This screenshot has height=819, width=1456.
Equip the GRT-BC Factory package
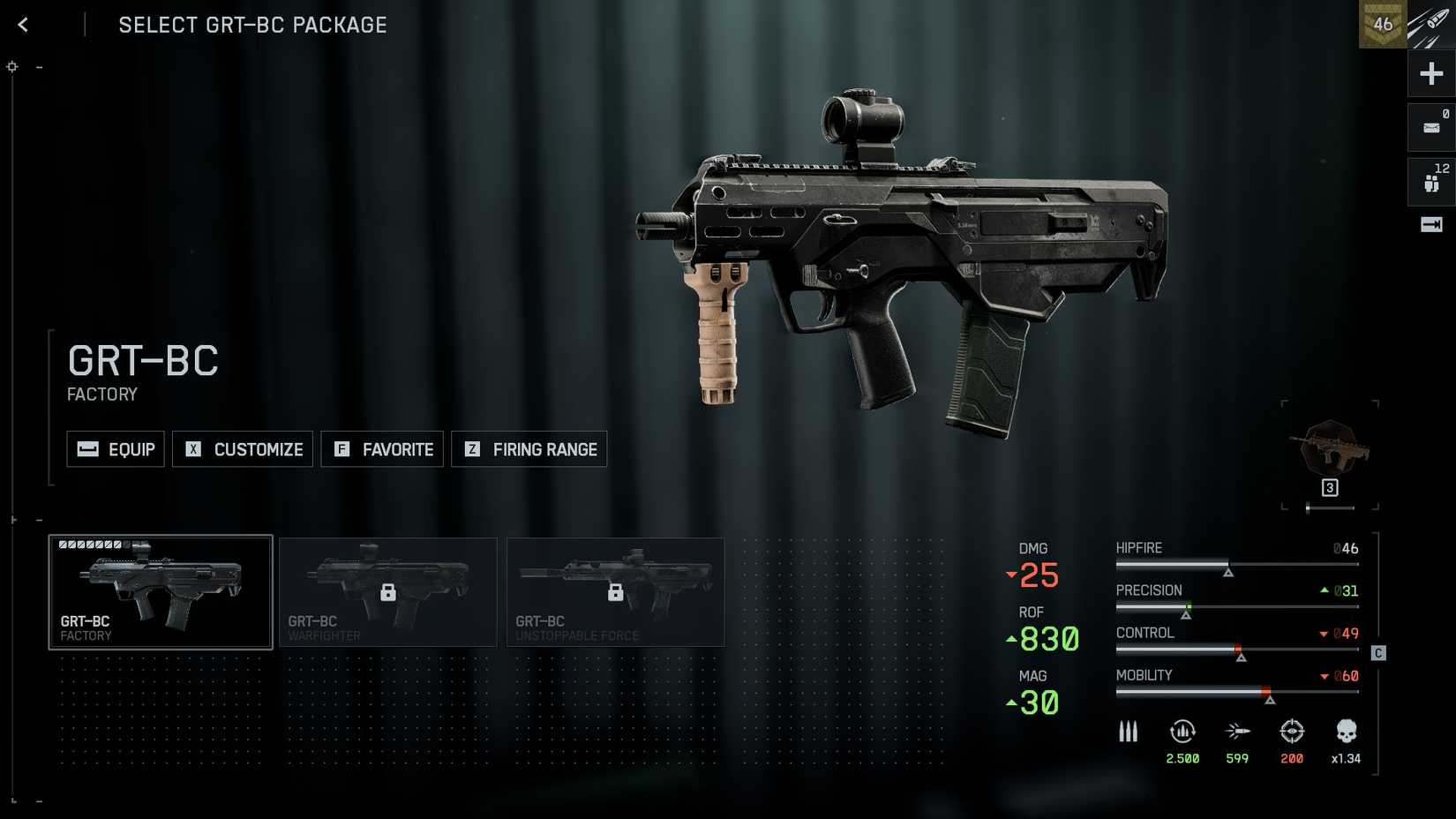tap(116, 449)
